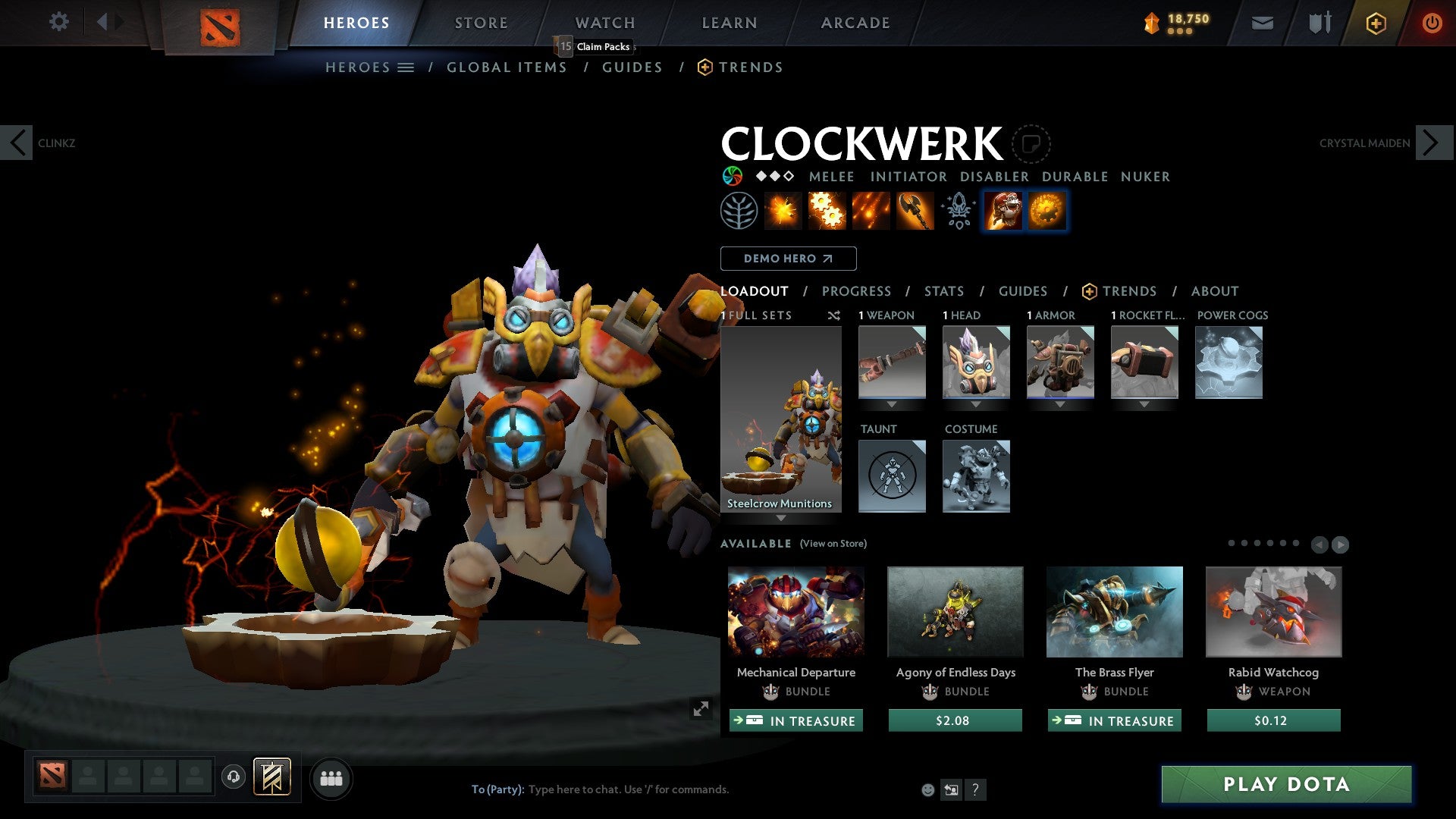This screenshot has height=819, width=1456.
Task: Open the STORE menu item
Action: [x=481, y=22]
